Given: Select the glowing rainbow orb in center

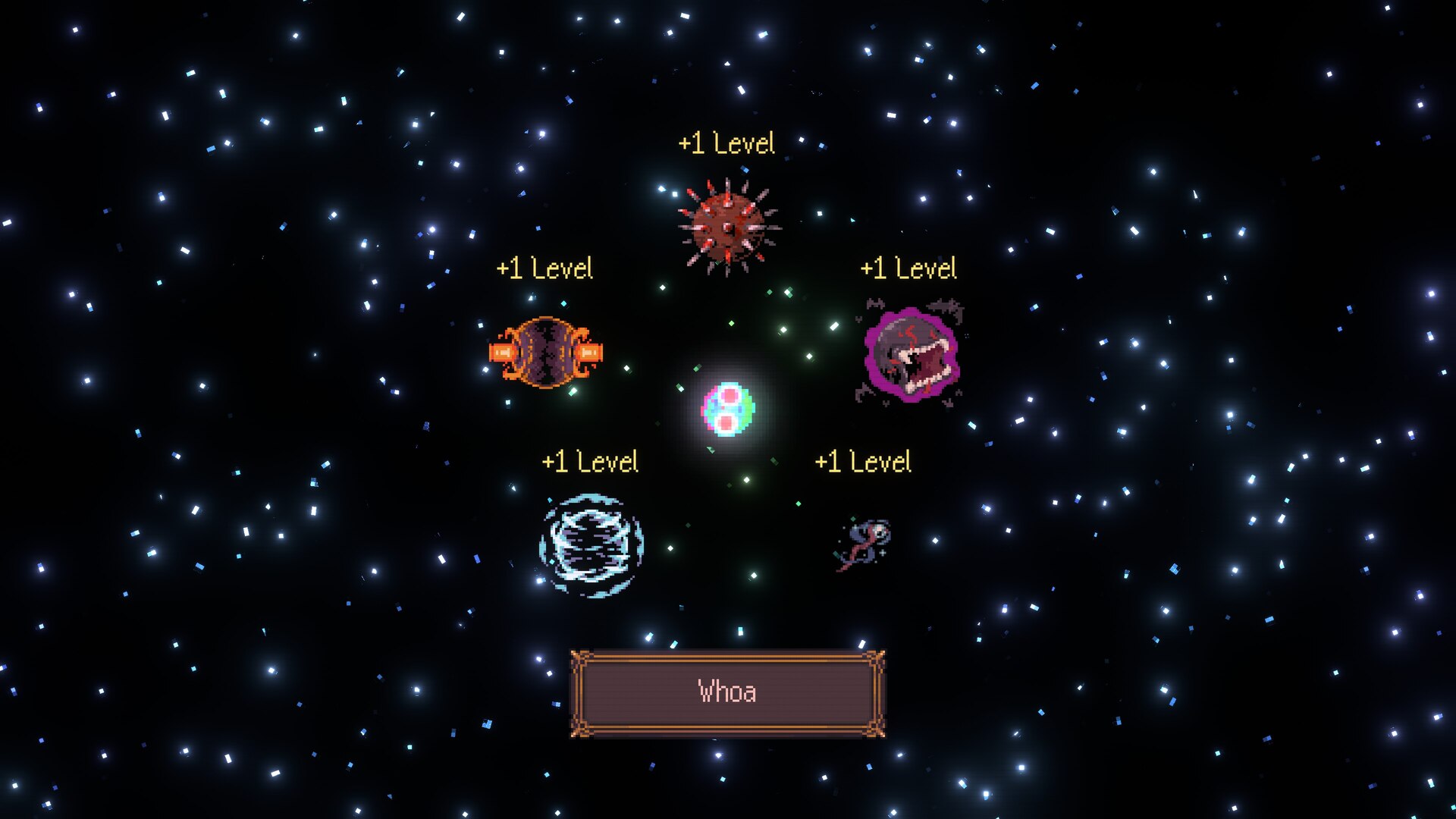Looking at the screenshot, I should 727,409.
